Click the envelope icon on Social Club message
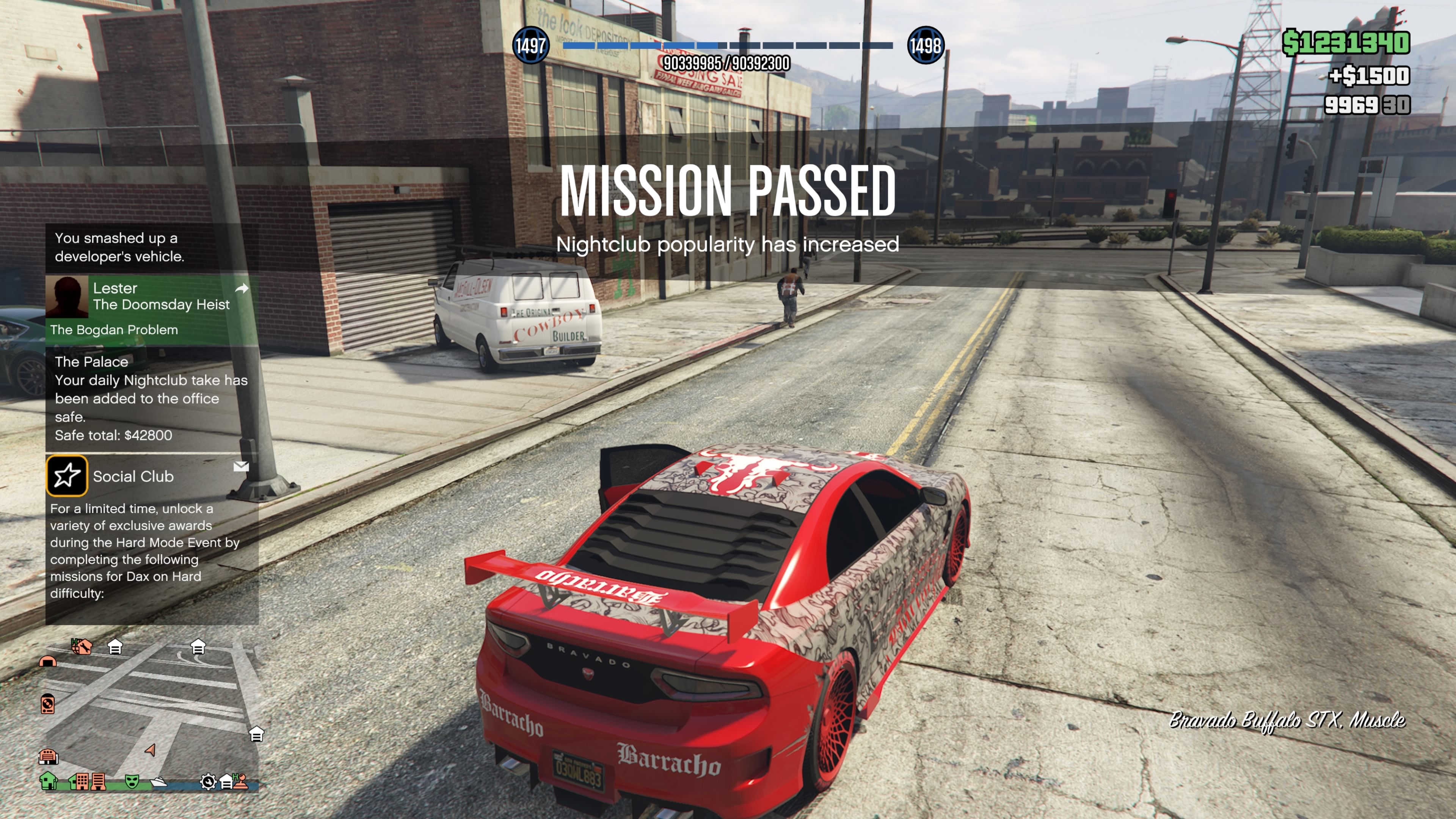This screenshot has height=819, width=1456. point(242,466)
